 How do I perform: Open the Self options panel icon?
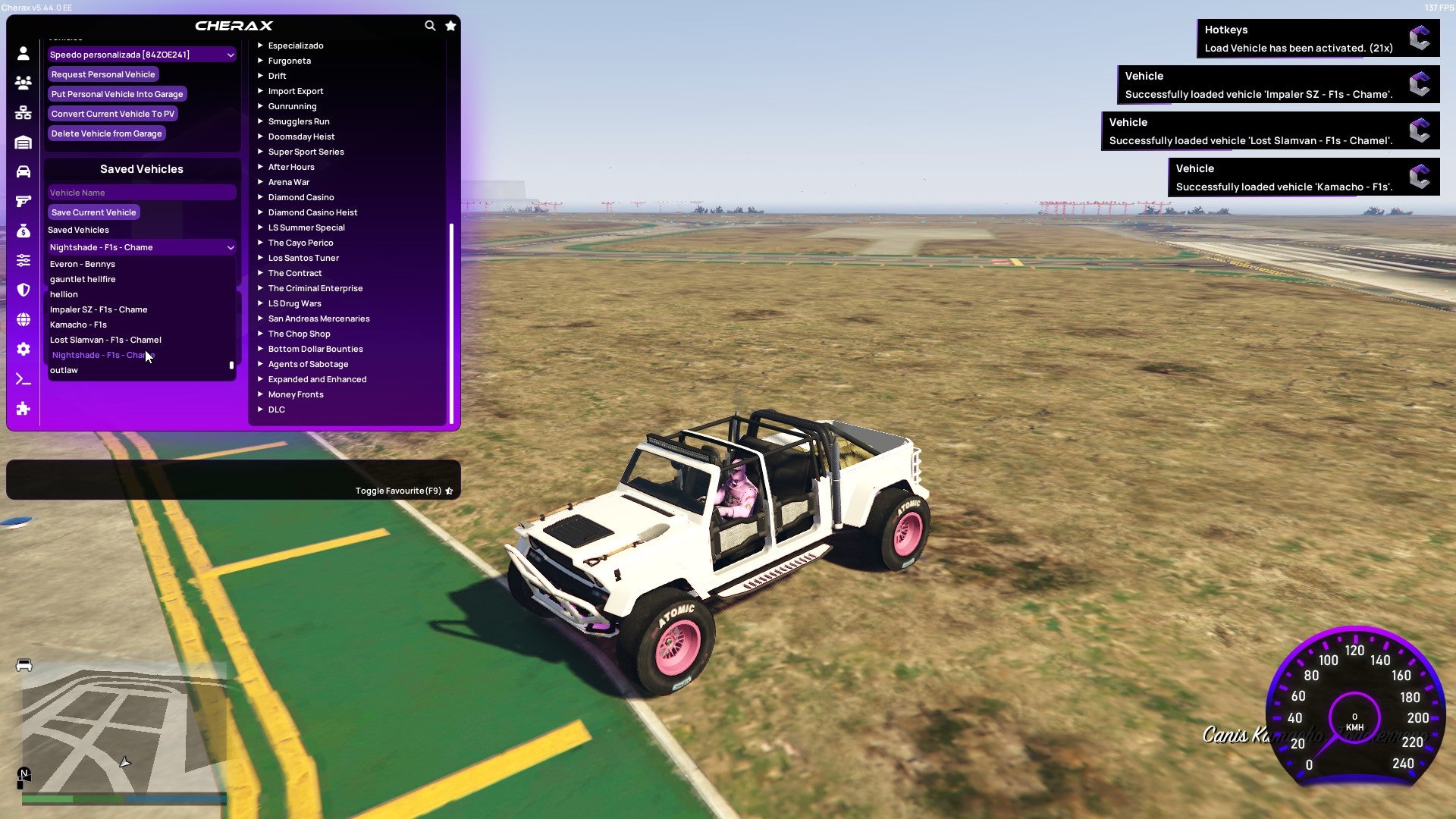(x=23, y=53)
